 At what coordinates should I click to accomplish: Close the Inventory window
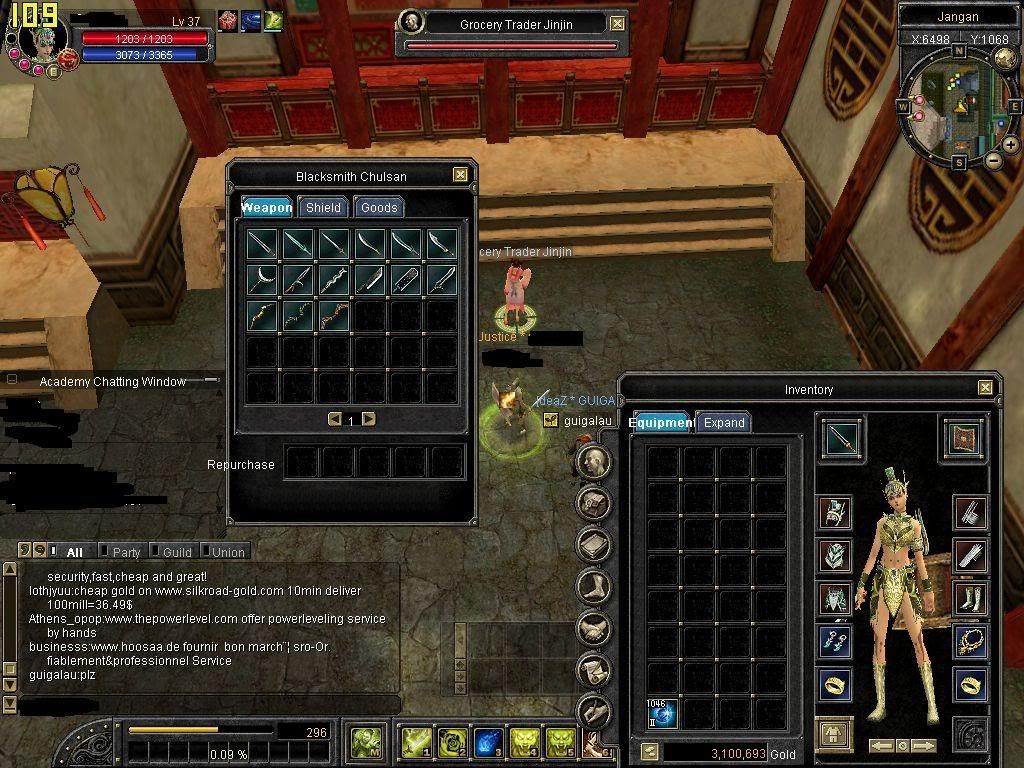985,388
